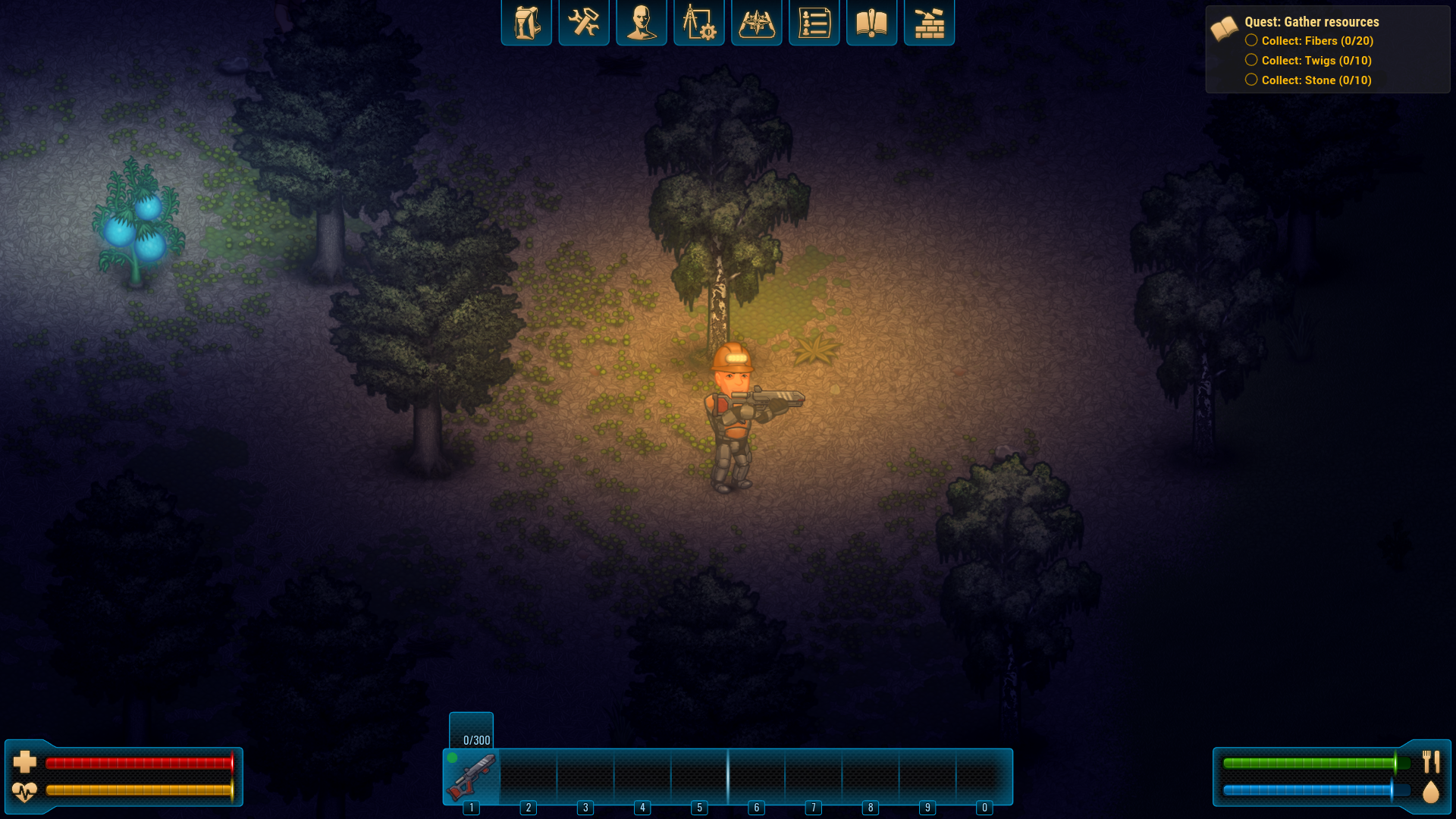Click the Gather resources quest tracker
The height and width of the screenshot is (819, 1456).
(x=1311, y=22)
